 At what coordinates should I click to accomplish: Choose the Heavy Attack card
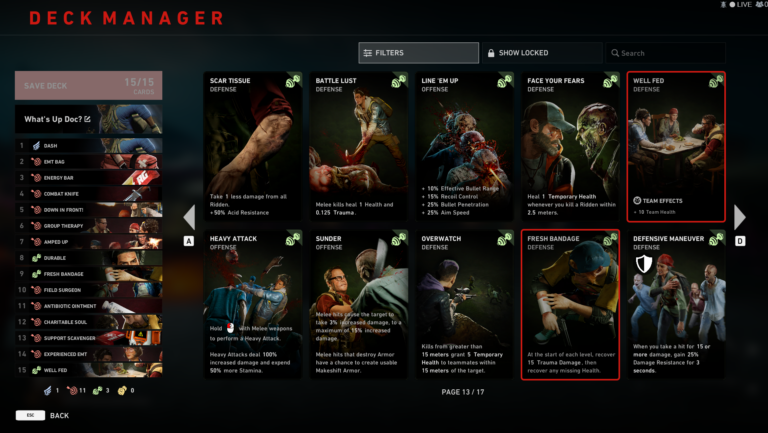point(252,305)
